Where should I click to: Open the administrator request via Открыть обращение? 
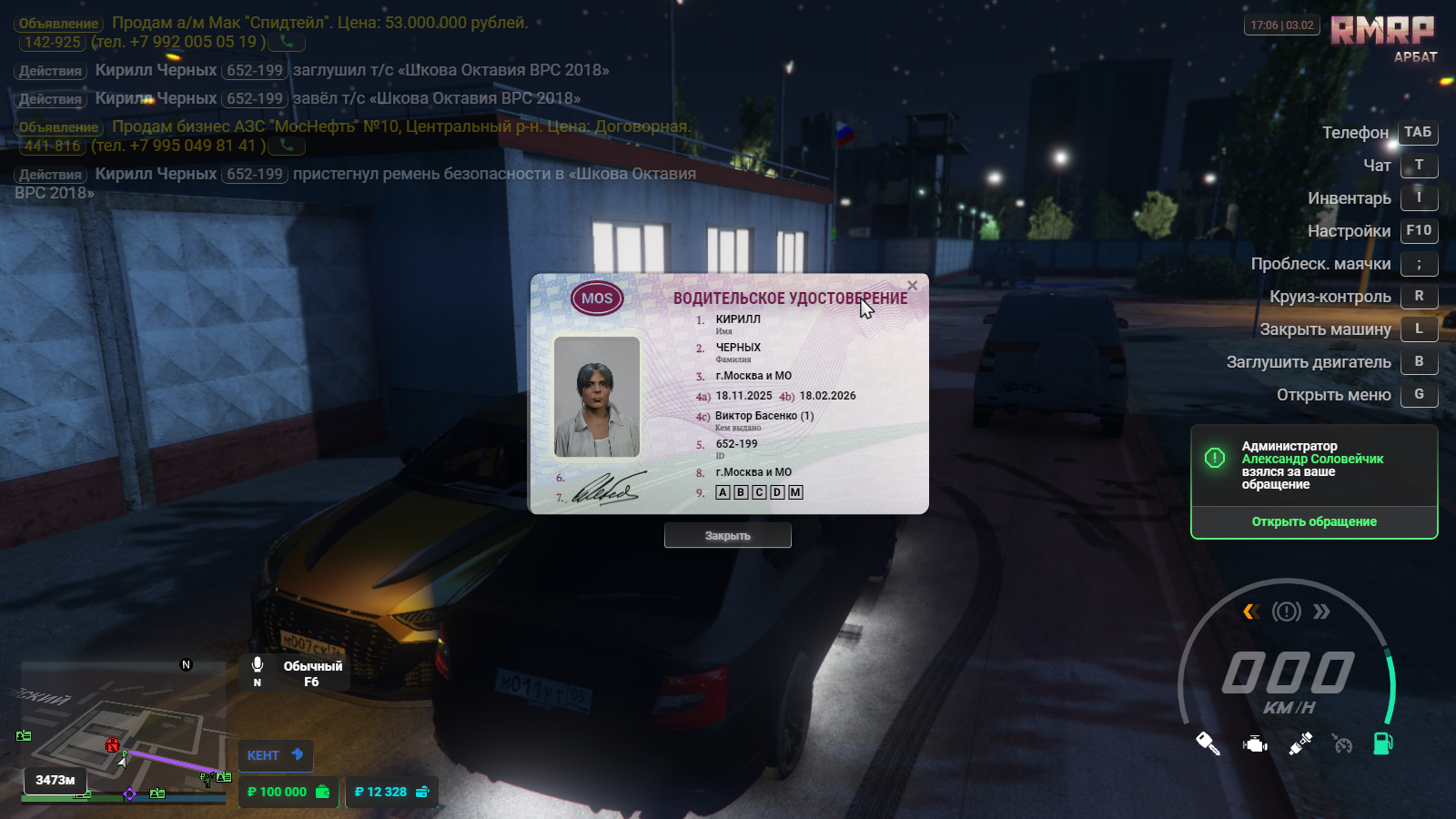[1313, 521]
